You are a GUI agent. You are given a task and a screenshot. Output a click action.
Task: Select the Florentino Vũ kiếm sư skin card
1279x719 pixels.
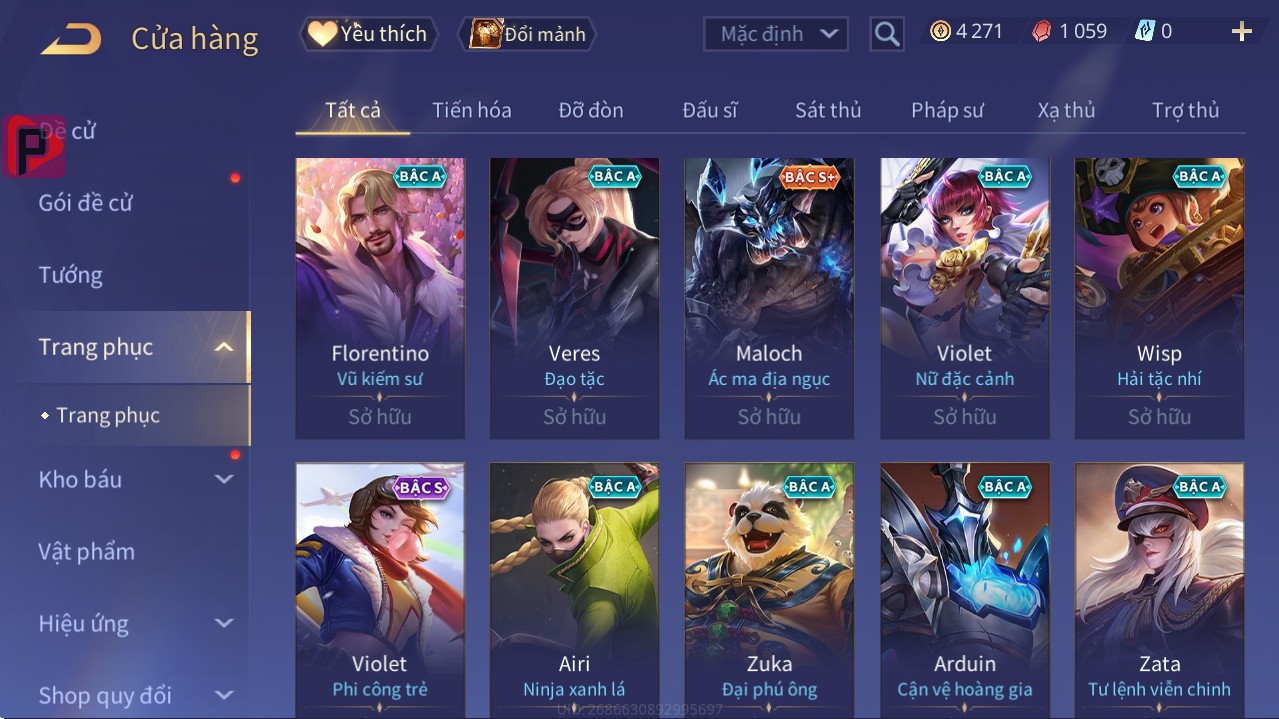pyautogui.click(x=380, y=298)
